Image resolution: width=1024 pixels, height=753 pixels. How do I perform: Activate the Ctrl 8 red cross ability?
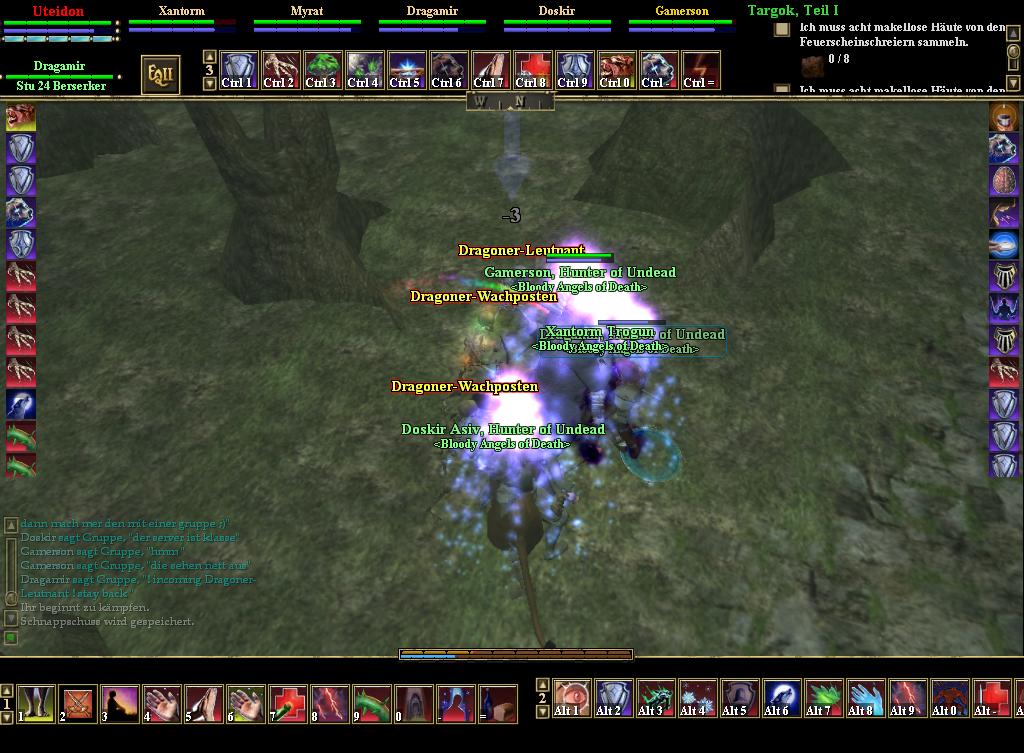click(532, 71)
